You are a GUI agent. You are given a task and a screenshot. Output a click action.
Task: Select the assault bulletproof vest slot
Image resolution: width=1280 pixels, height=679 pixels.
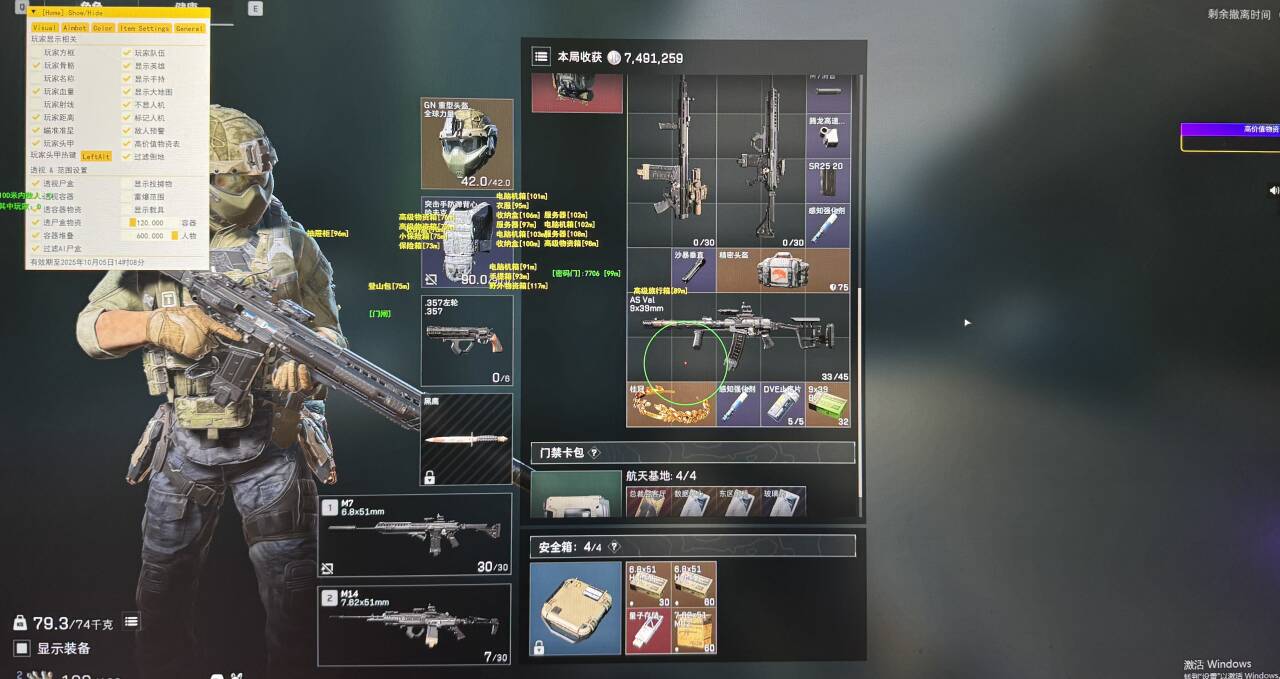pos(467,243)
